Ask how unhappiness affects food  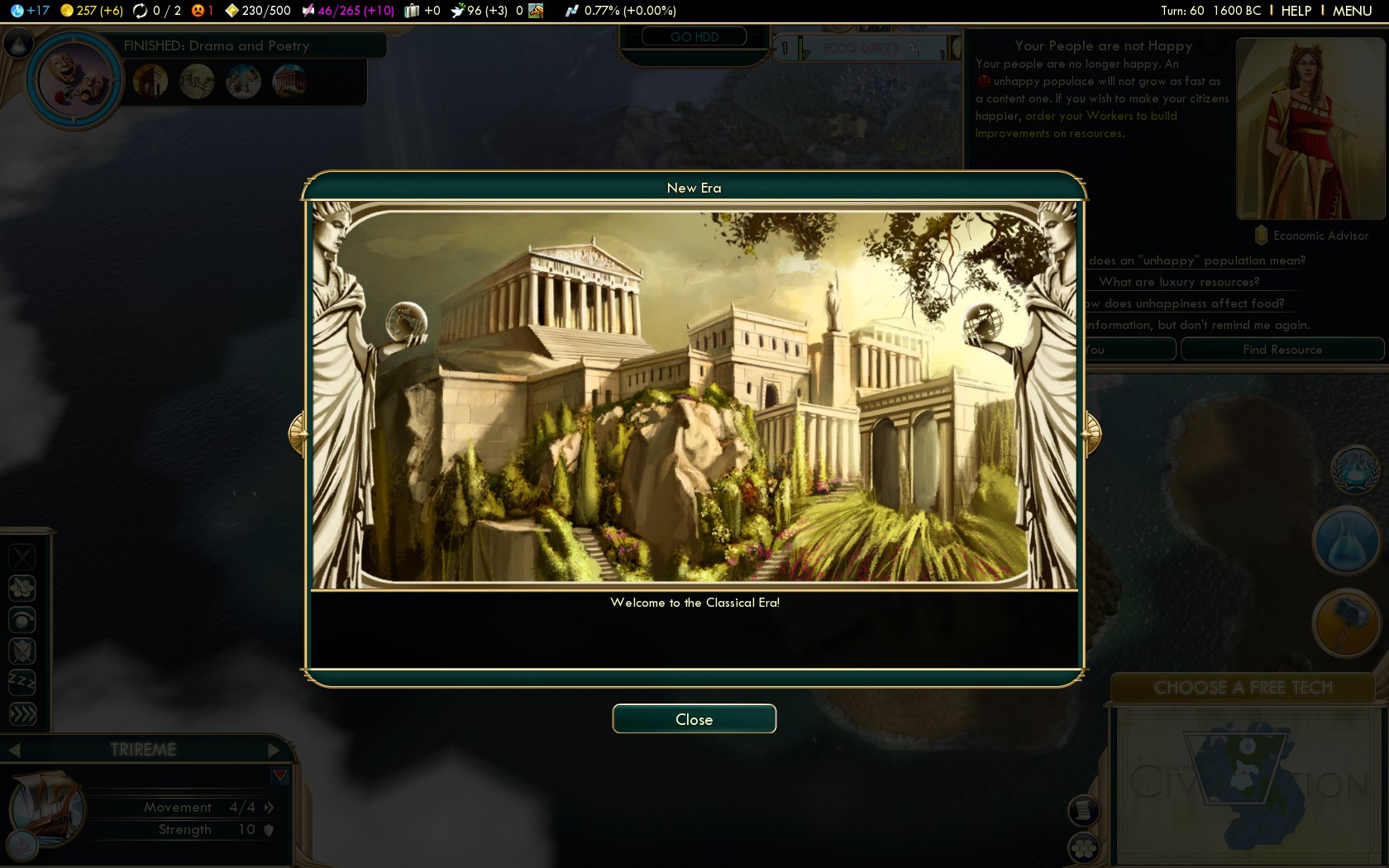click(x=1186, y=303)
